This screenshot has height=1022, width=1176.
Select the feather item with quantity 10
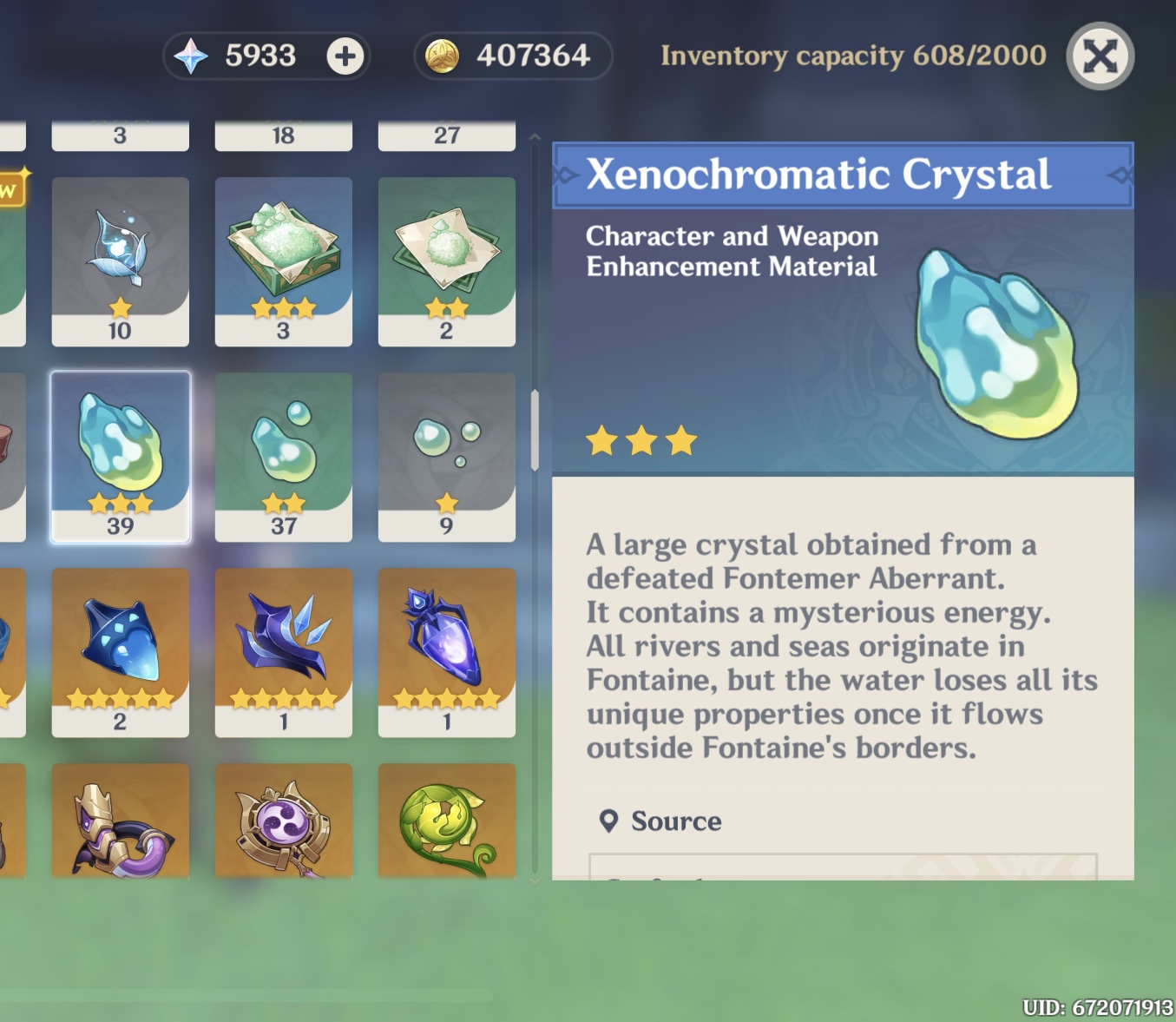coord(120,256)
